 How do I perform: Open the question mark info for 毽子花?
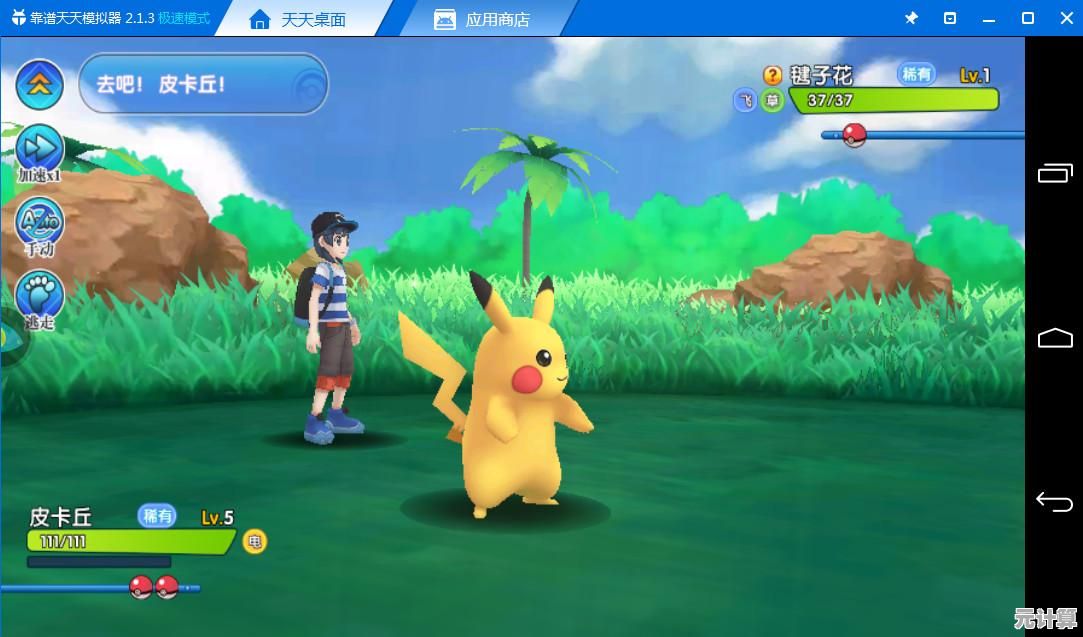point(772,75)
